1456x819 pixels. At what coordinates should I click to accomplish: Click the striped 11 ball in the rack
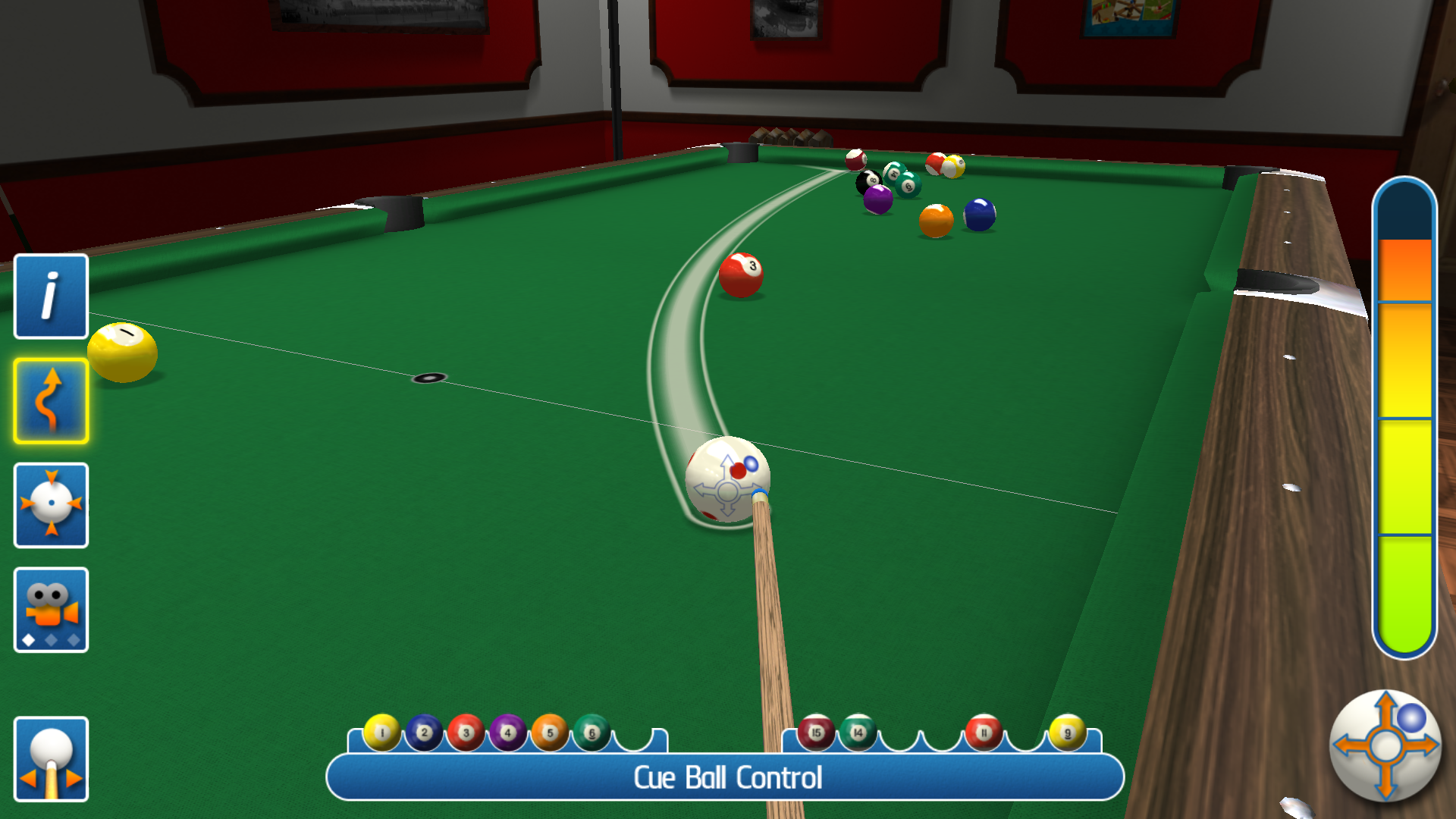[x=984, y=734]
